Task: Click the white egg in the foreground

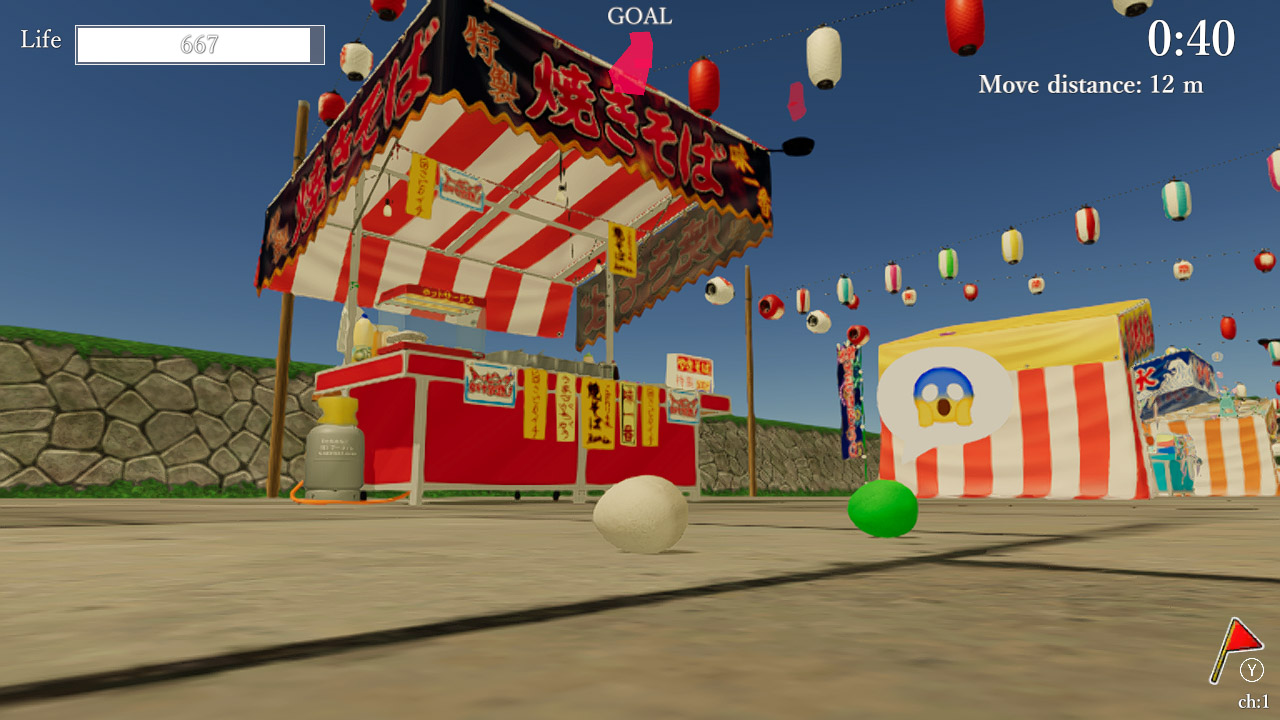Action: 643,516
